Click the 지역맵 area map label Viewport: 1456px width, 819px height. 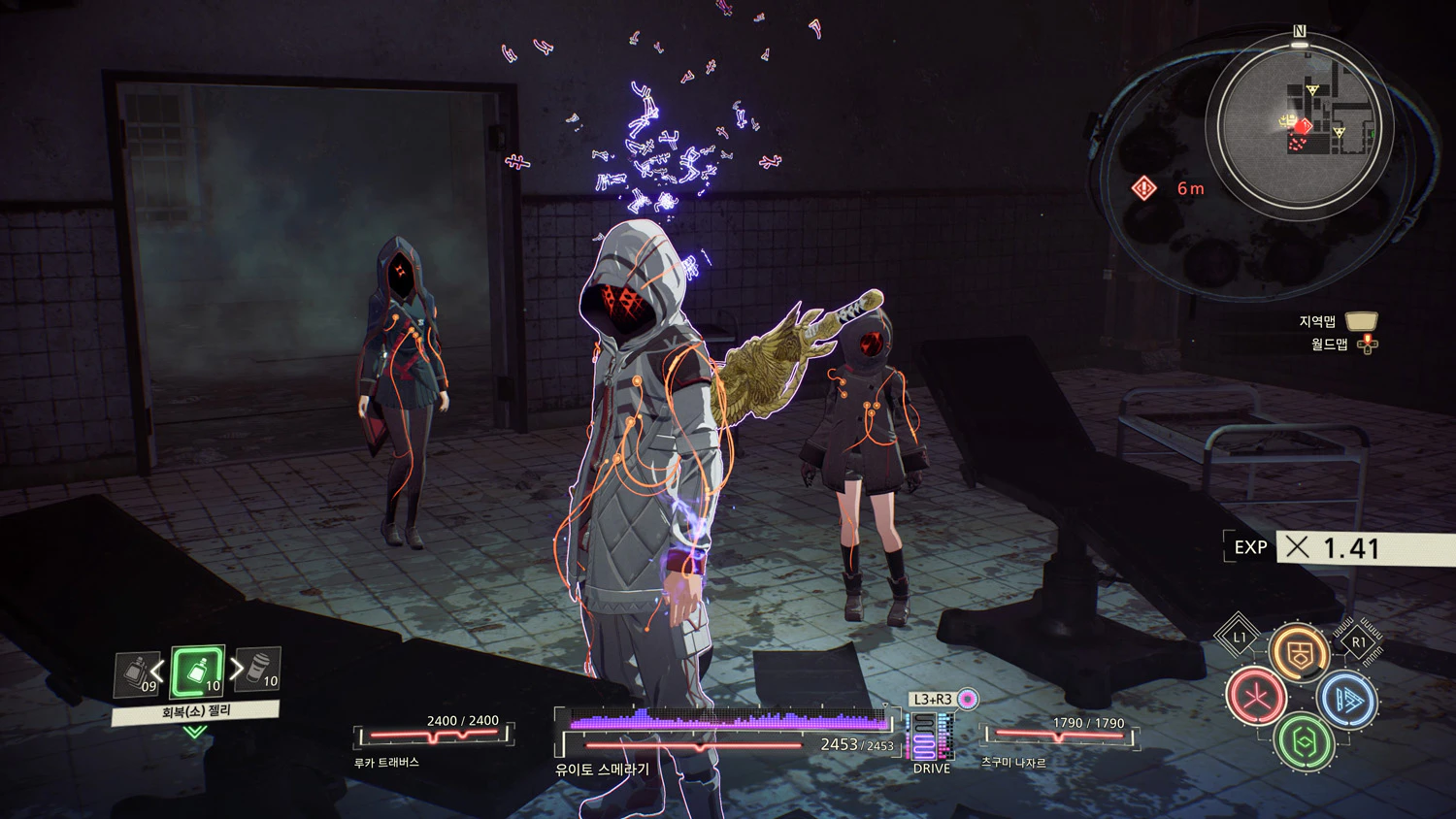click(x=1317, y=321)
